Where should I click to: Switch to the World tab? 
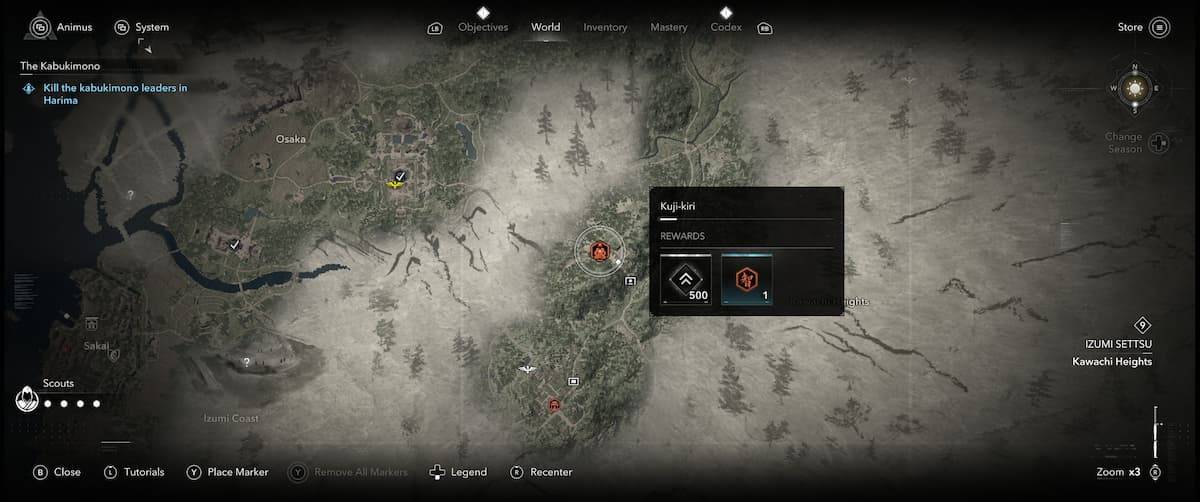click(x=546, y=27)
